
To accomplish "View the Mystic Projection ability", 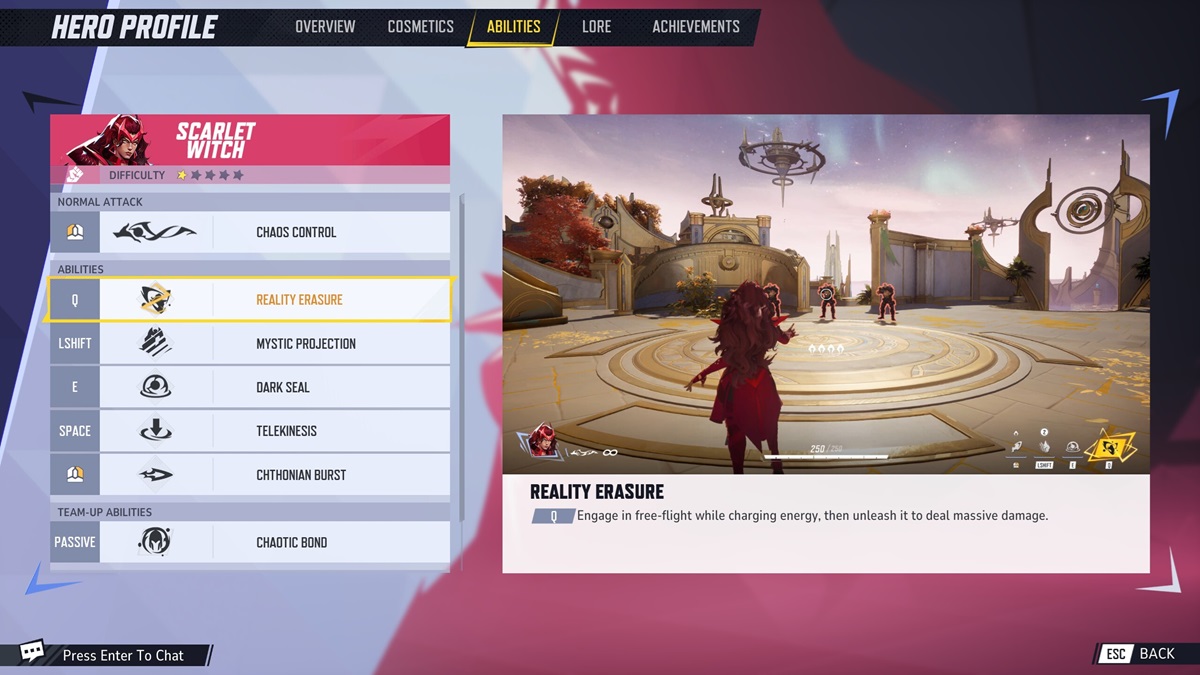I will [x=250, y=344].
